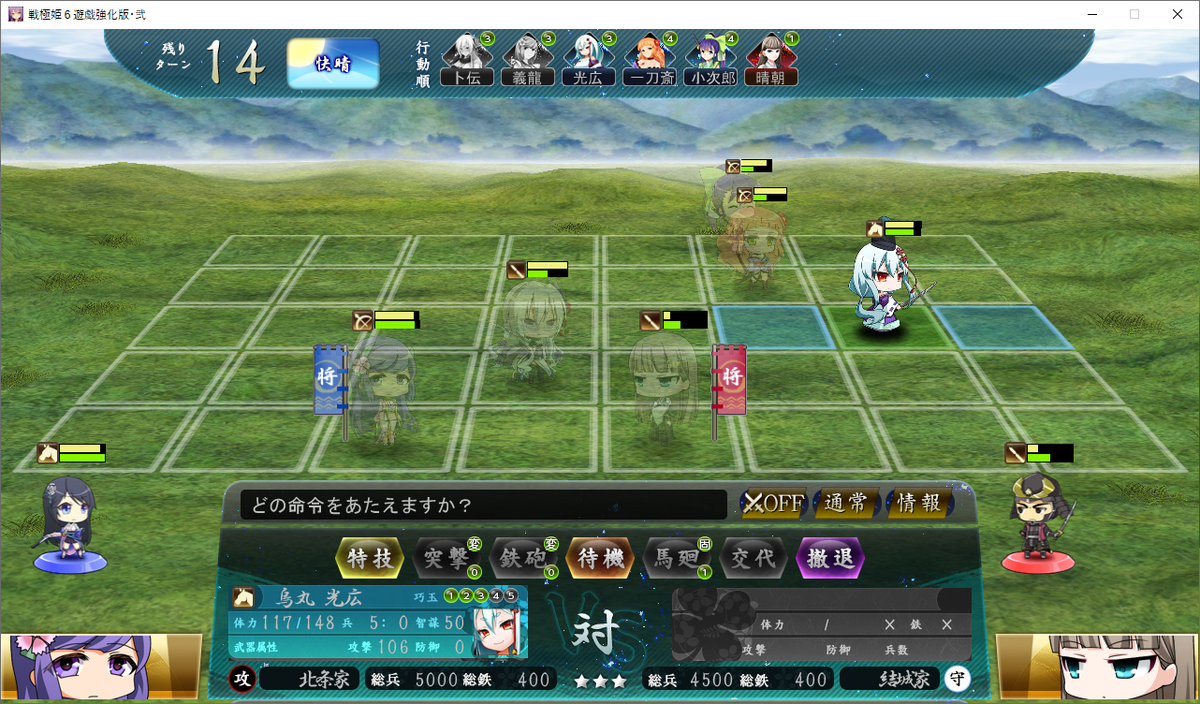Viewport: 1200px width, 704px height.
Task: Select 一刀斎 in the turn order
Action: [649, 62]
